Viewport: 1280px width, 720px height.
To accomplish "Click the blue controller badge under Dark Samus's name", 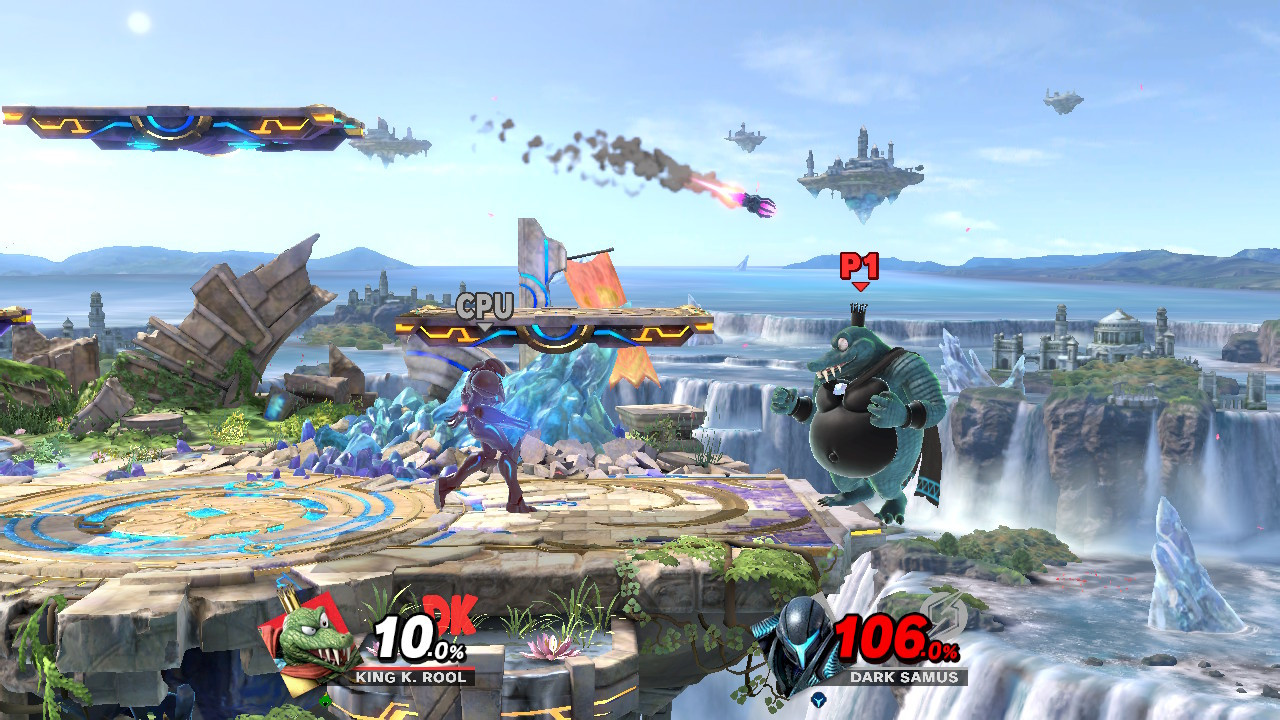I will pos(818,700).
